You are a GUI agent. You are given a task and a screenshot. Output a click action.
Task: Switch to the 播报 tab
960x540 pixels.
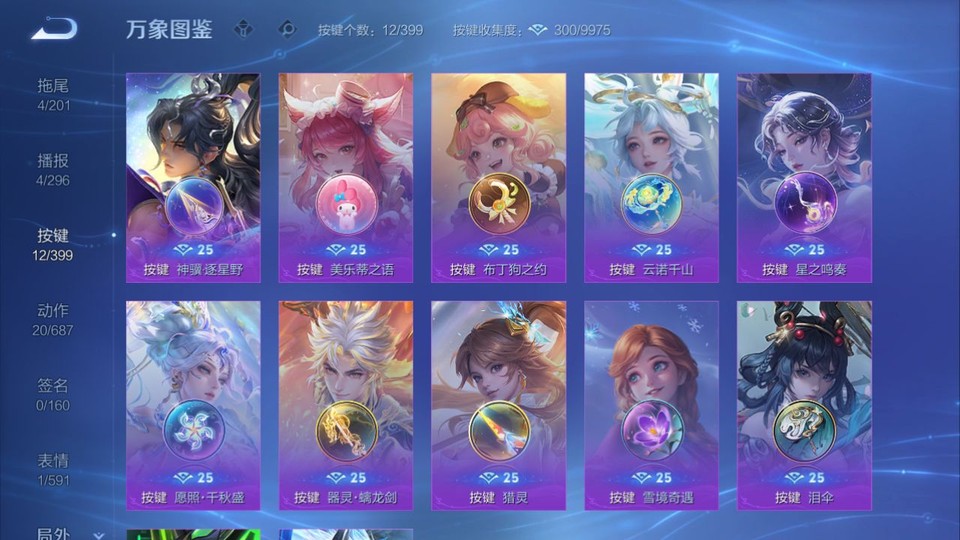[54, 169]
